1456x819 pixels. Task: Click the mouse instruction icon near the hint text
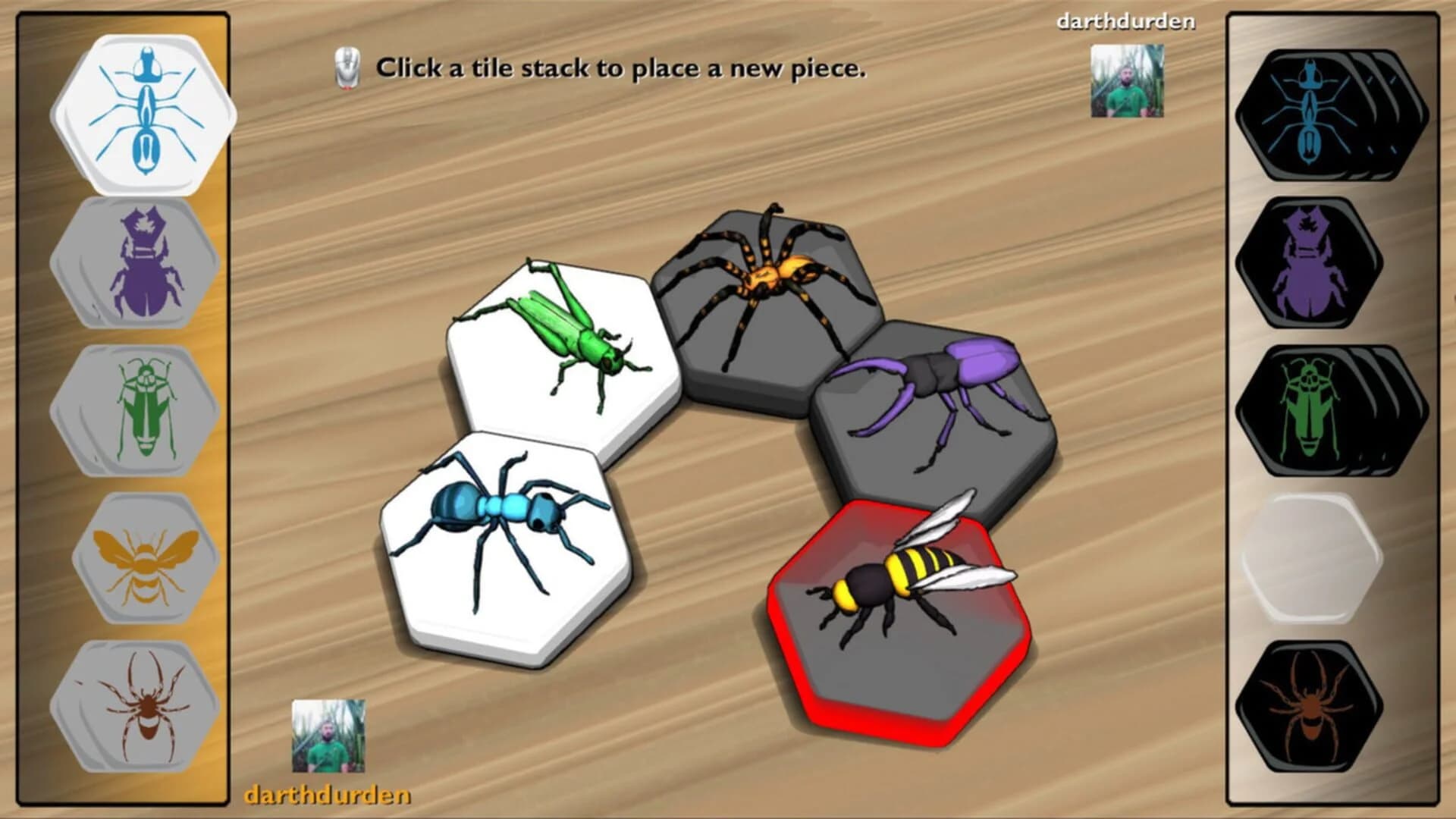(347, 65)
